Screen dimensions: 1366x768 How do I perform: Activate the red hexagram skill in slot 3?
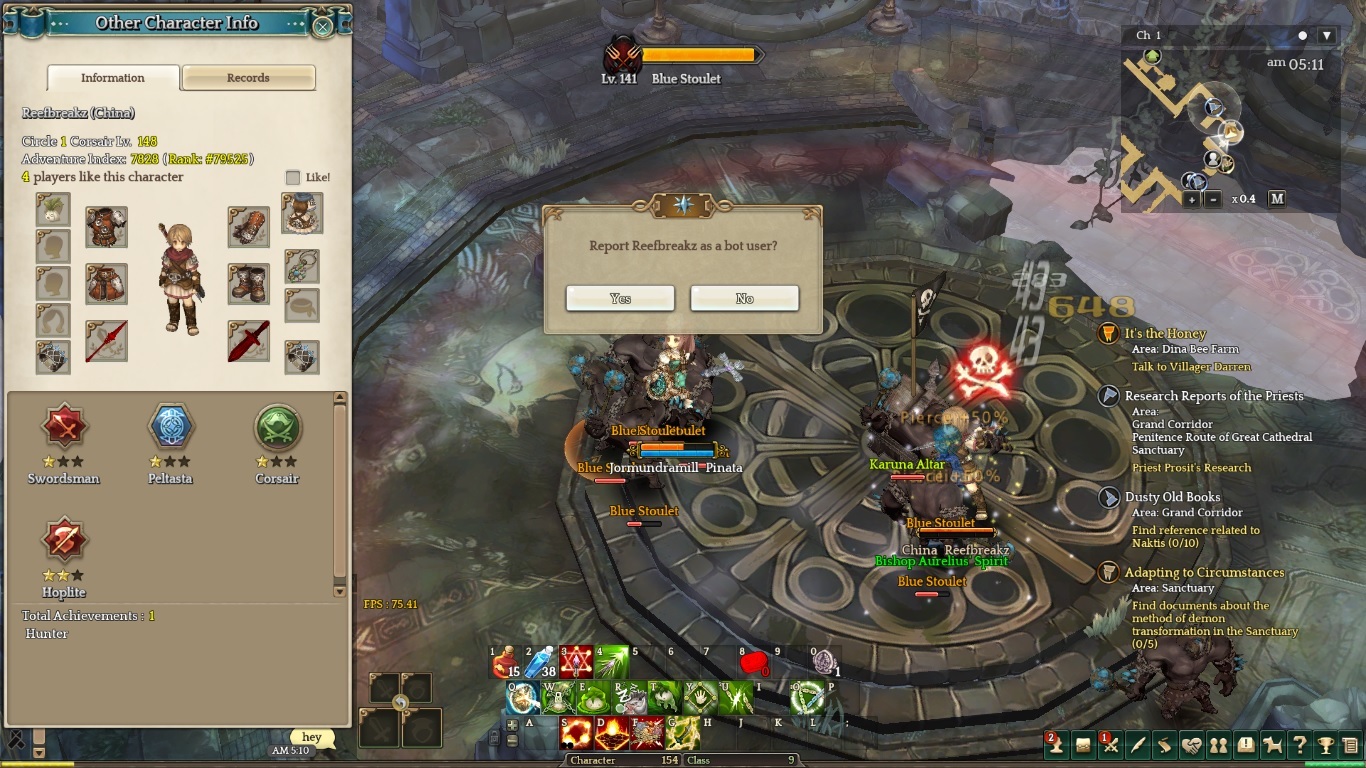[x=576, y=661]
